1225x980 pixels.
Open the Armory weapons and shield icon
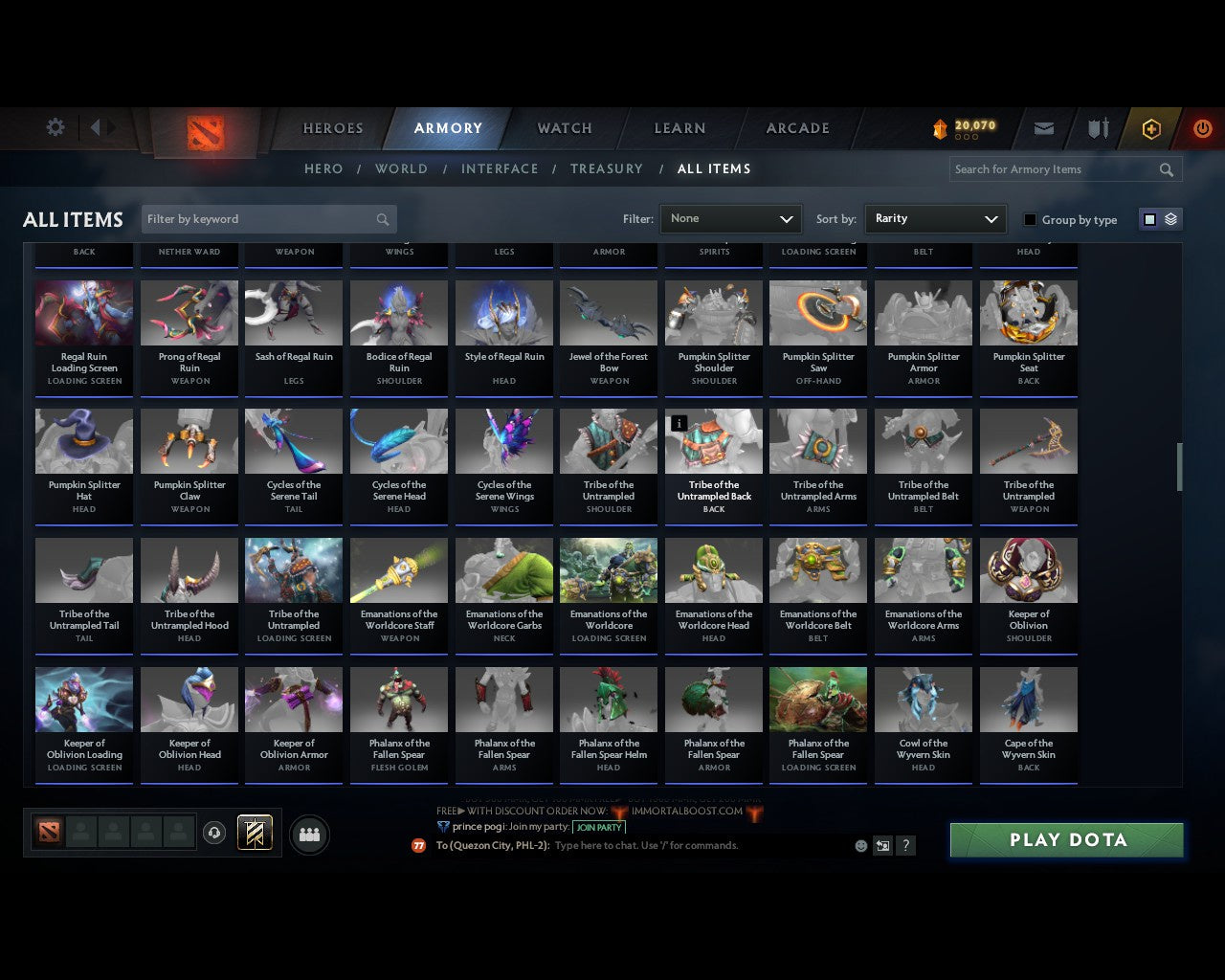(x=1097, y=127)
